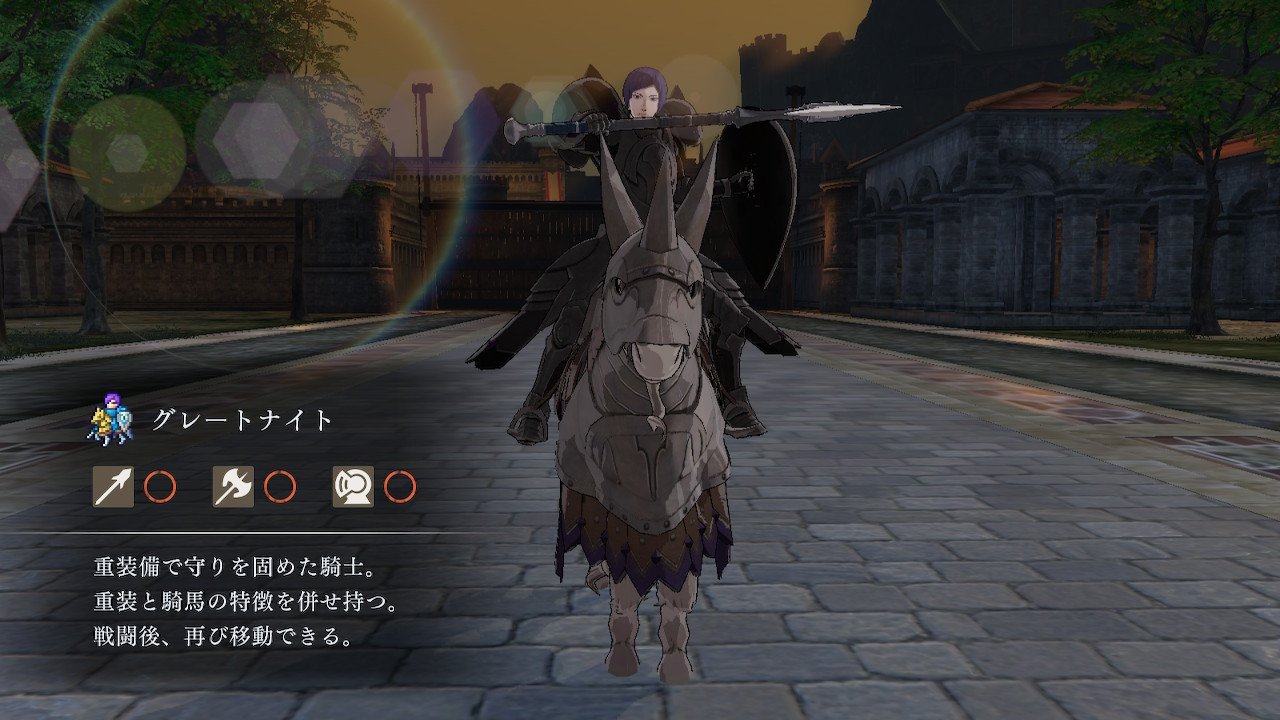
Task: Select the lance skill icon
Action: [x=113, y=487]
